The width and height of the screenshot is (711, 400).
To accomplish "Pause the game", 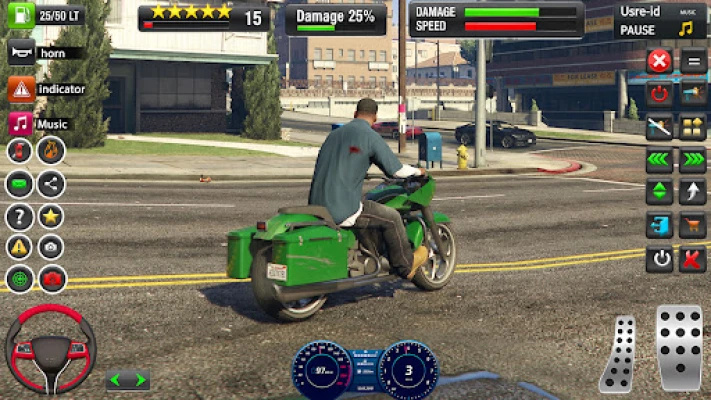I will [x=639, y=30].
